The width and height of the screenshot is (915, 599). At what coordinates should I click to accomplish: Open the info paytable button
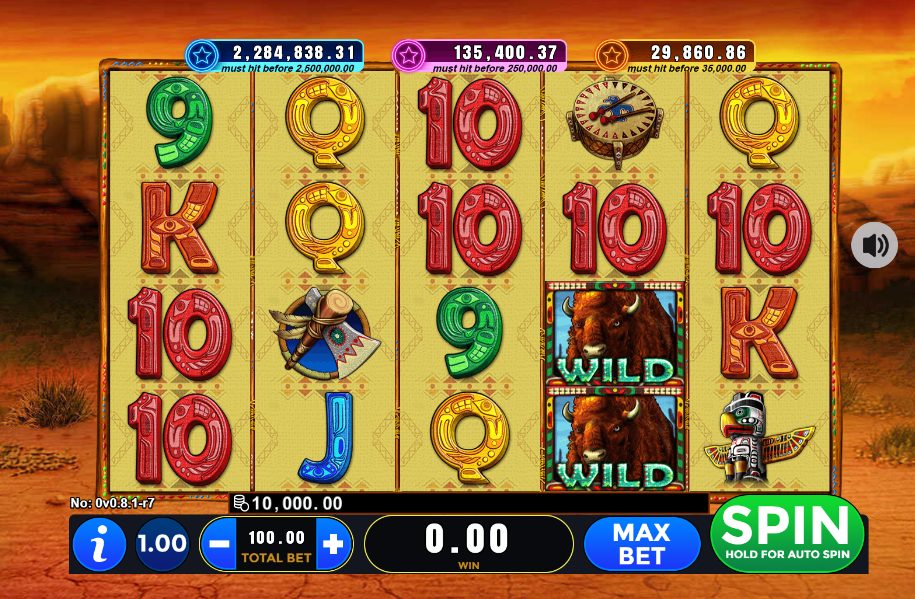99,545
